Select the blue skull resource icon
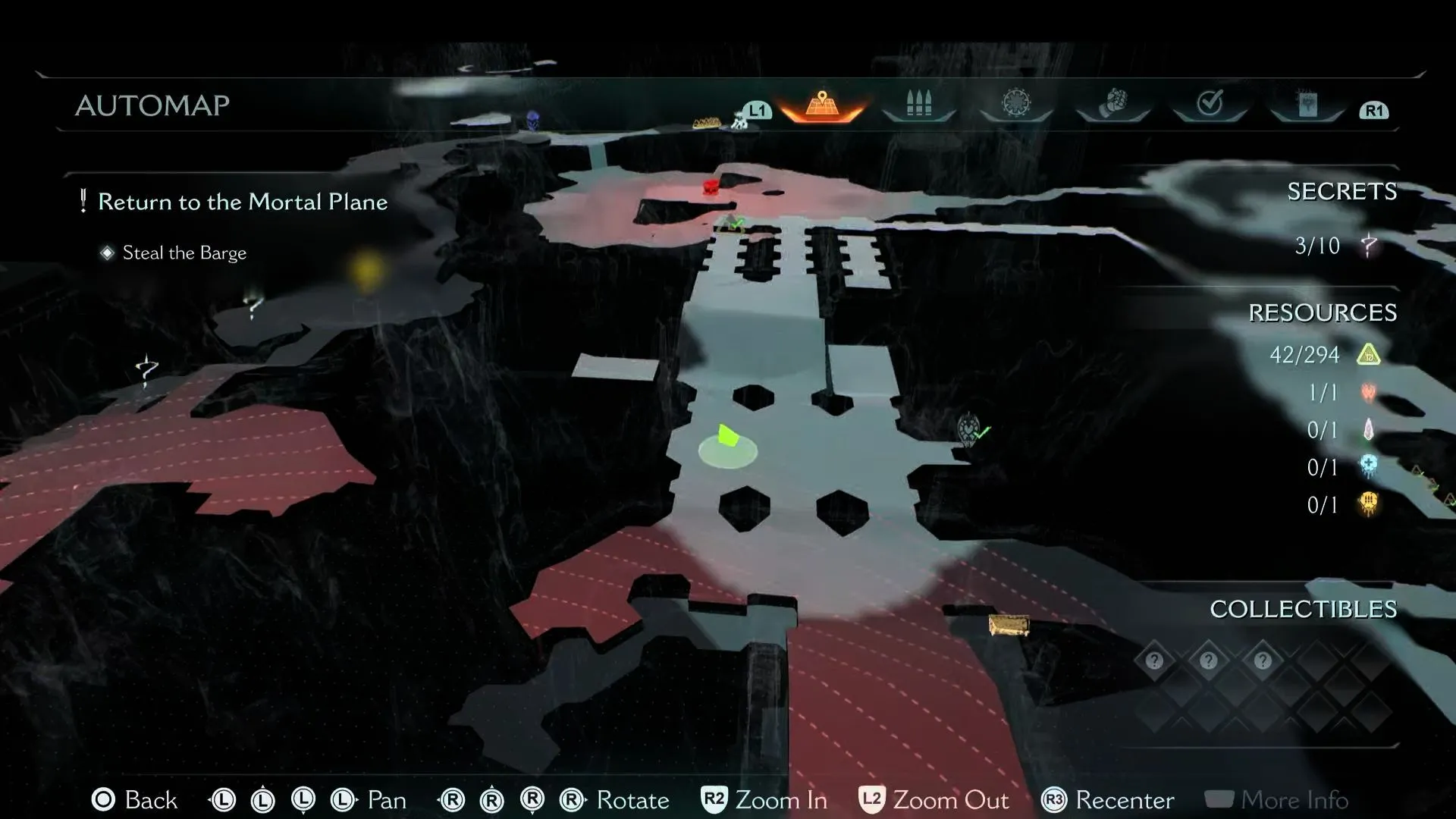Screen dimensions: 1456x819 1369,467
